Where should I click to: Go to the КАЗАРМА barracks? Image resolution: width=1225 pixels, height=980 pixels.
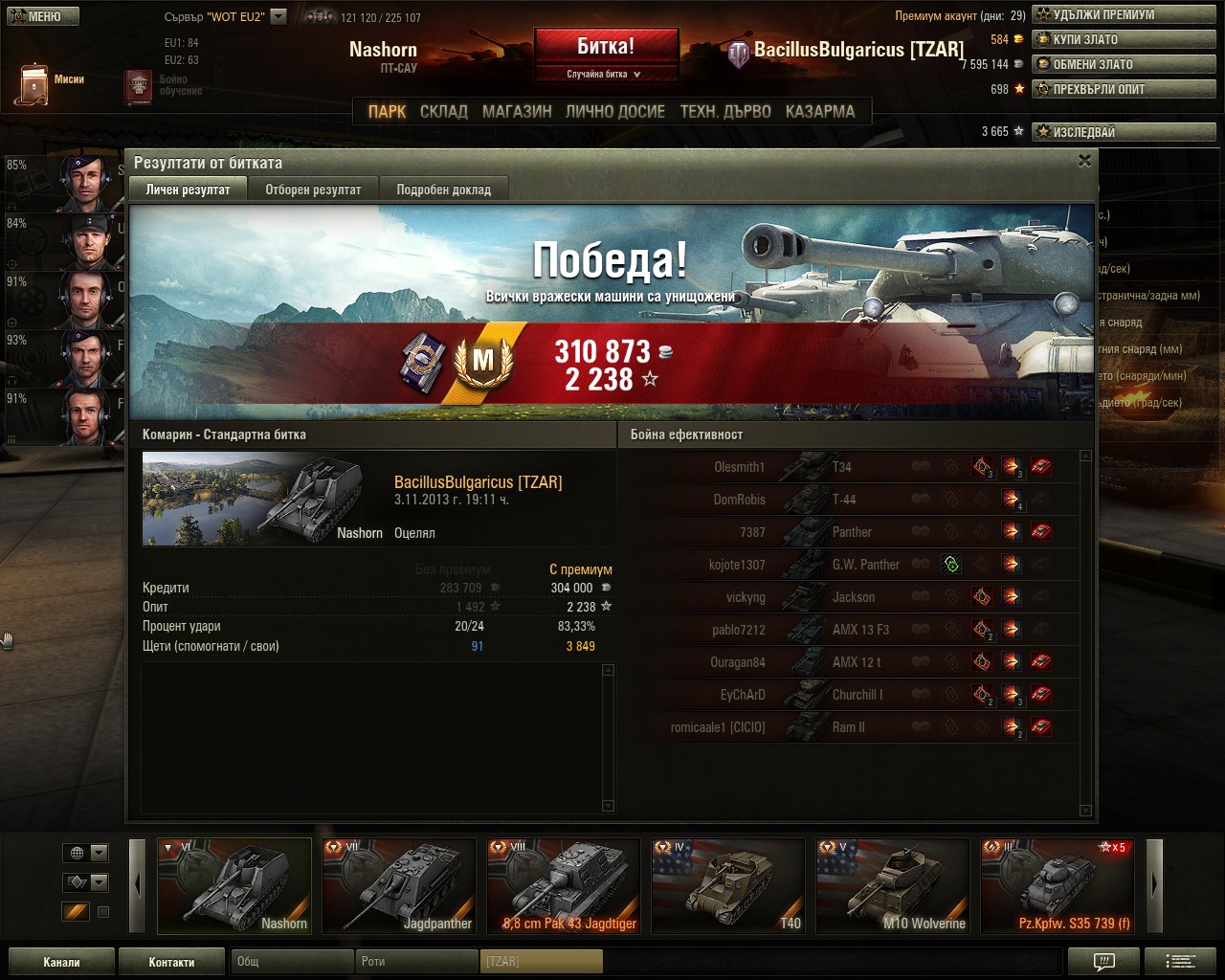click(820, 111)
